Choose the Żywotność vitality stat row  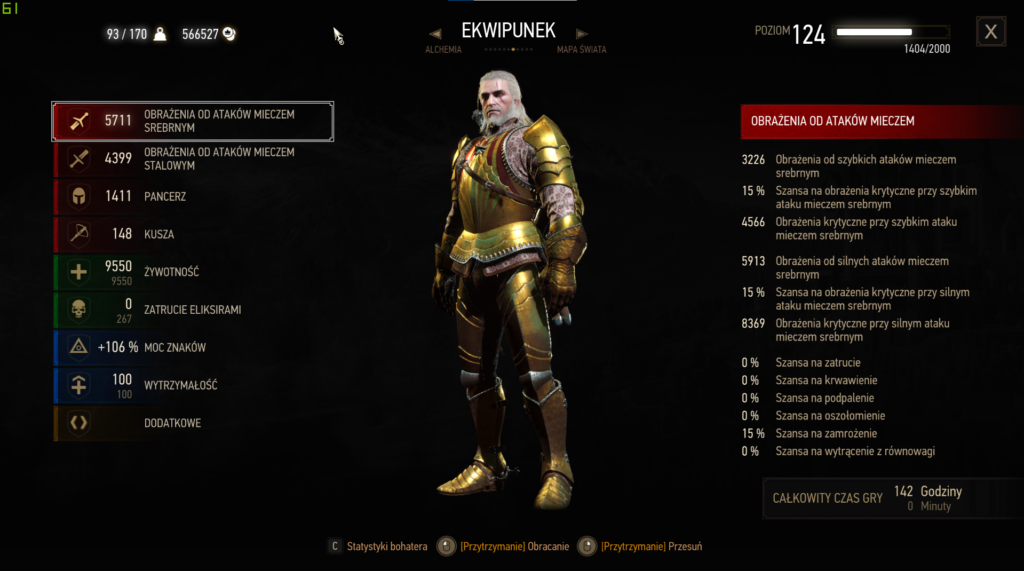(192, 272)
